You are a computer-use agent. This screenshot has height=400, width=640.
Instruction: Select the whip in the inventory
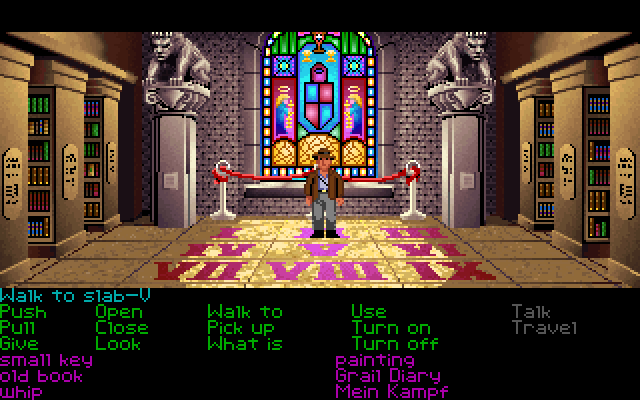(21, 392)
